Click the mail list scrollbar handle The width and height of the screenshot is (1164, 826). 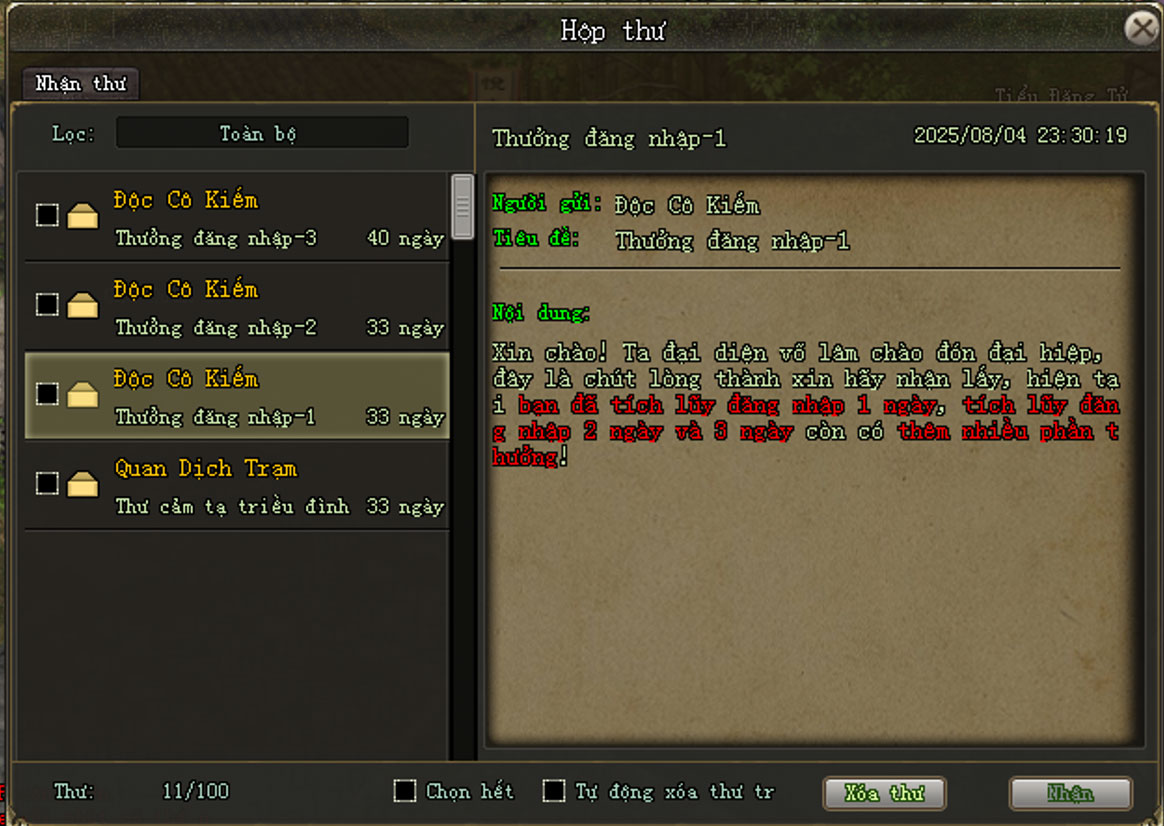click(462, 206)
